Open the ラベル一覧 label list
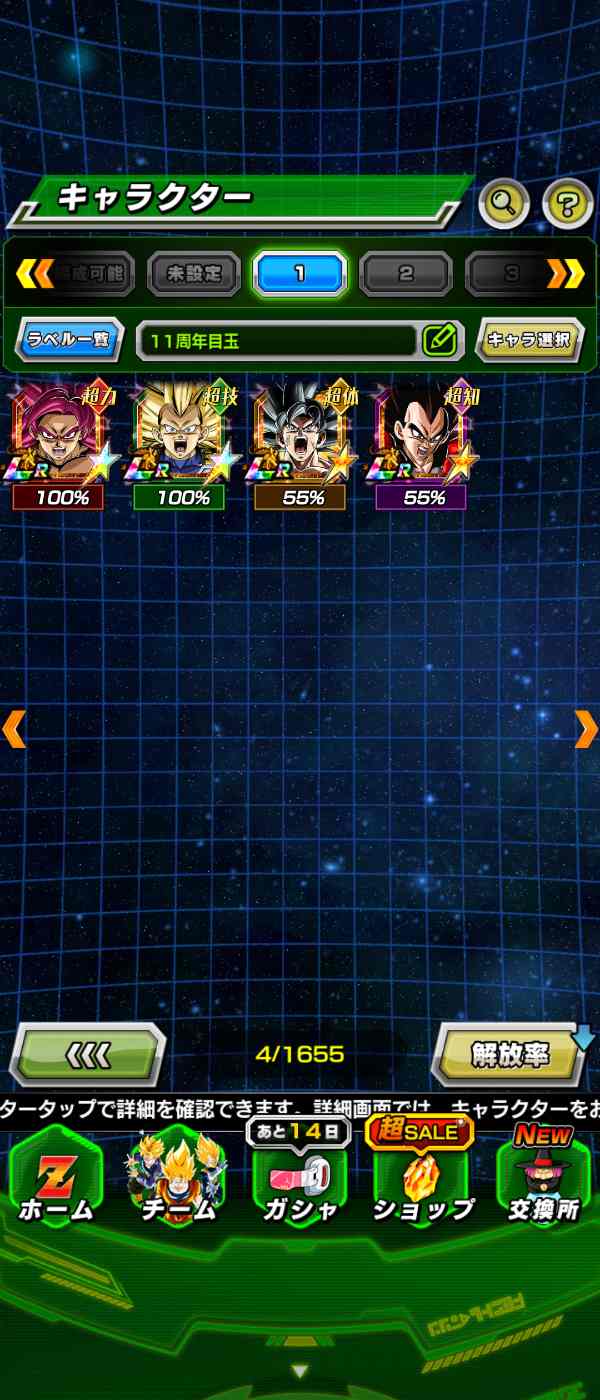 point(70,340)
